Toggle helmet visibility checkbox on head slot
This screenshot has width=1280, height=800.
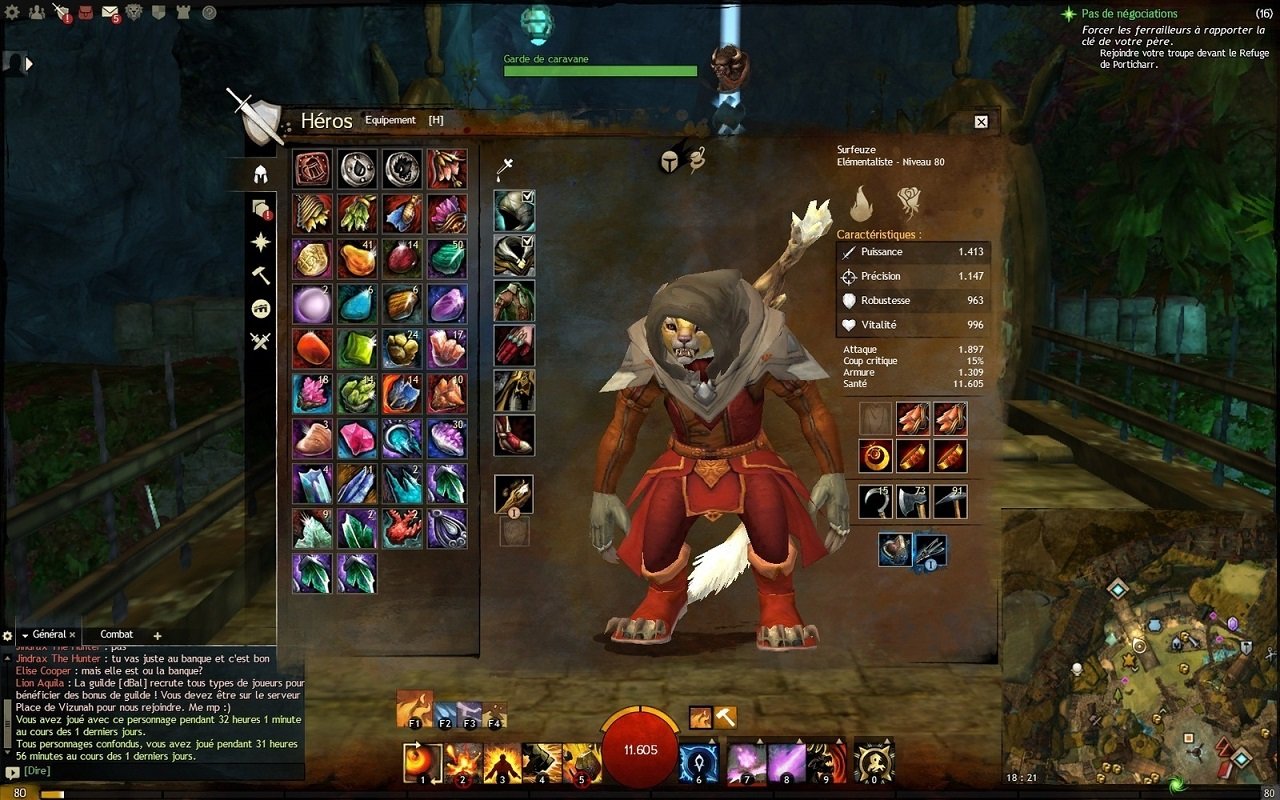pyautogui.click(x=527, y=196)
